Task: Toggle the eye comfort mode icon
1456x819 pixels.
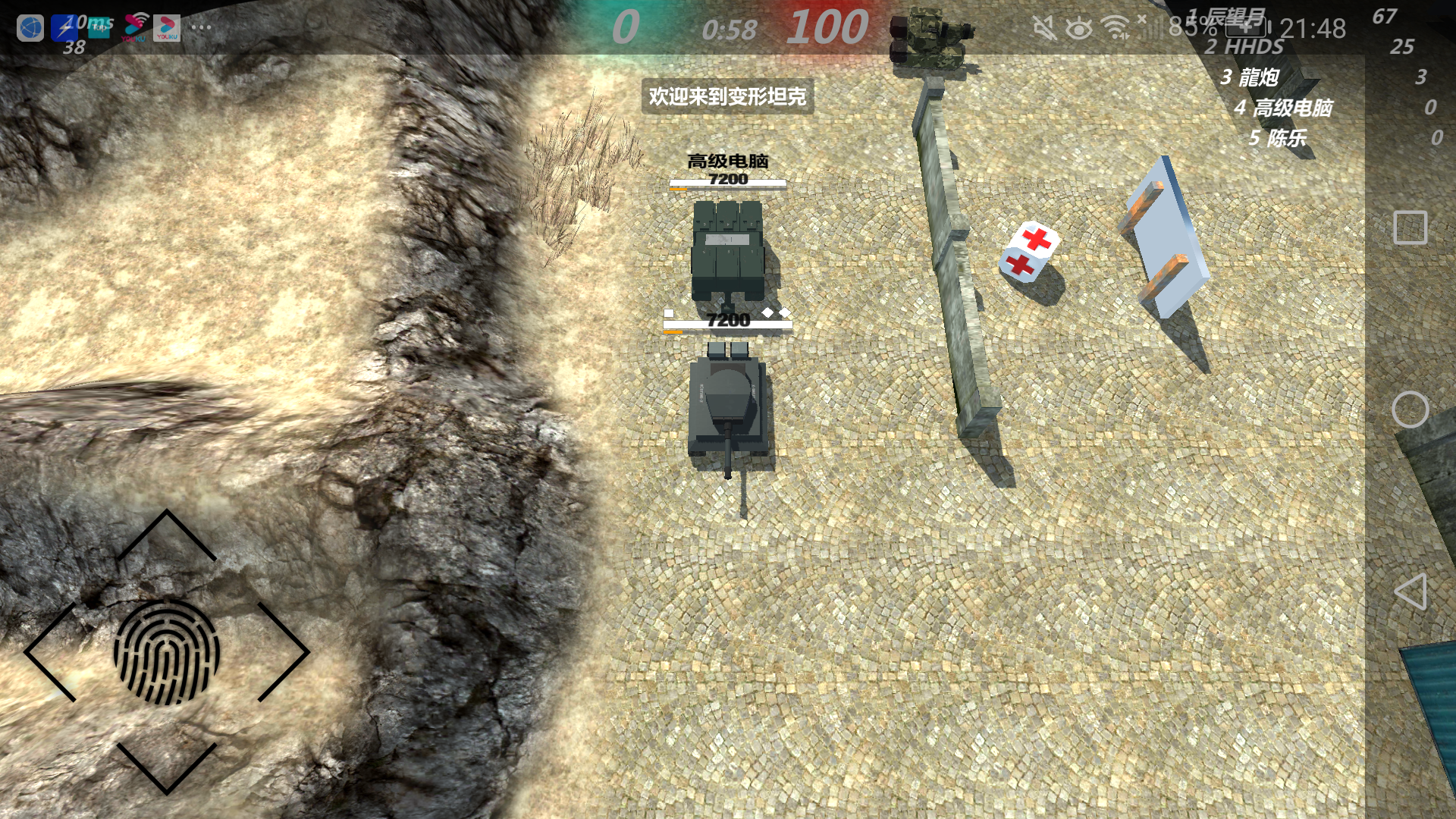Action: point(1078,27)
